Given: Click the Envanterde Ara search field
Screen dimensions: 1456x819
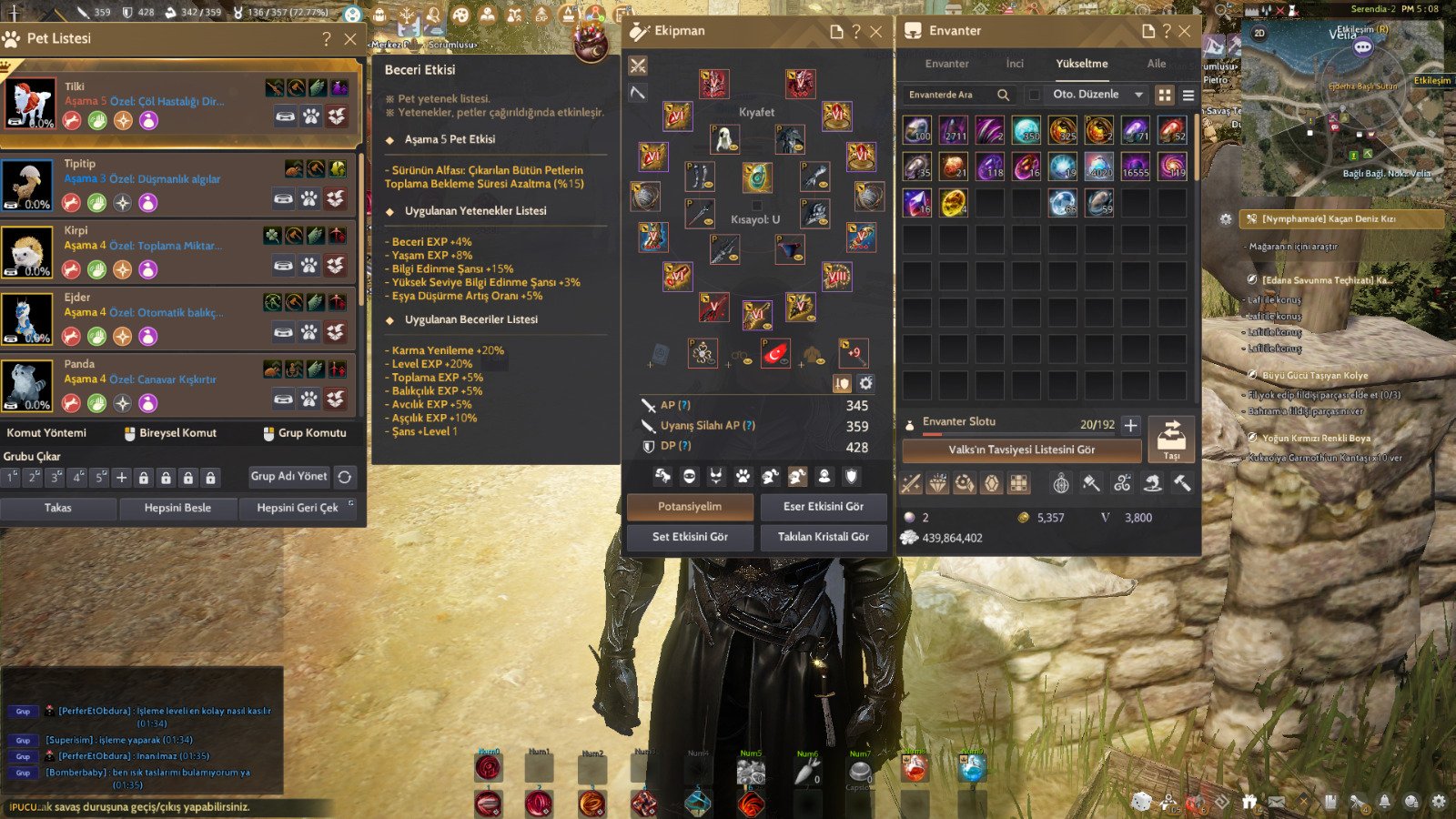Looking at the screenshot, I should pyautogui.click(x=951, y=95).
